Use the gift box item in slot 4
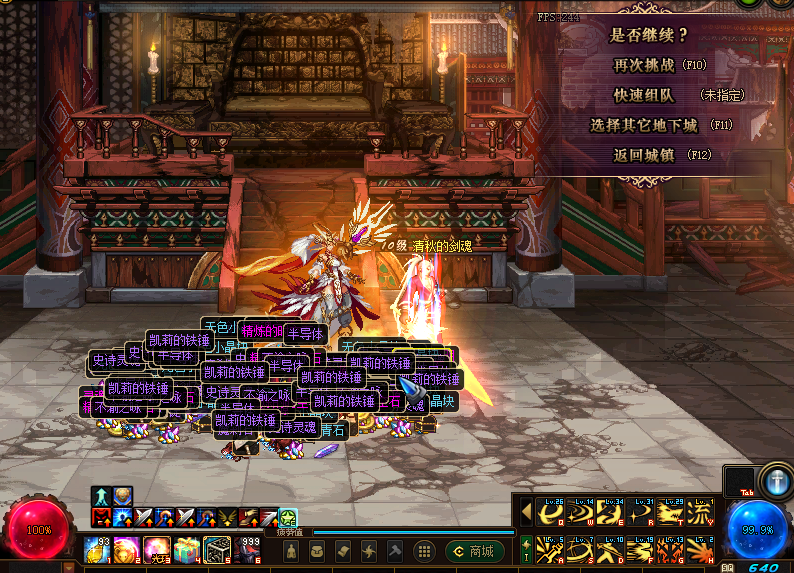 click(x=187, y=550)
